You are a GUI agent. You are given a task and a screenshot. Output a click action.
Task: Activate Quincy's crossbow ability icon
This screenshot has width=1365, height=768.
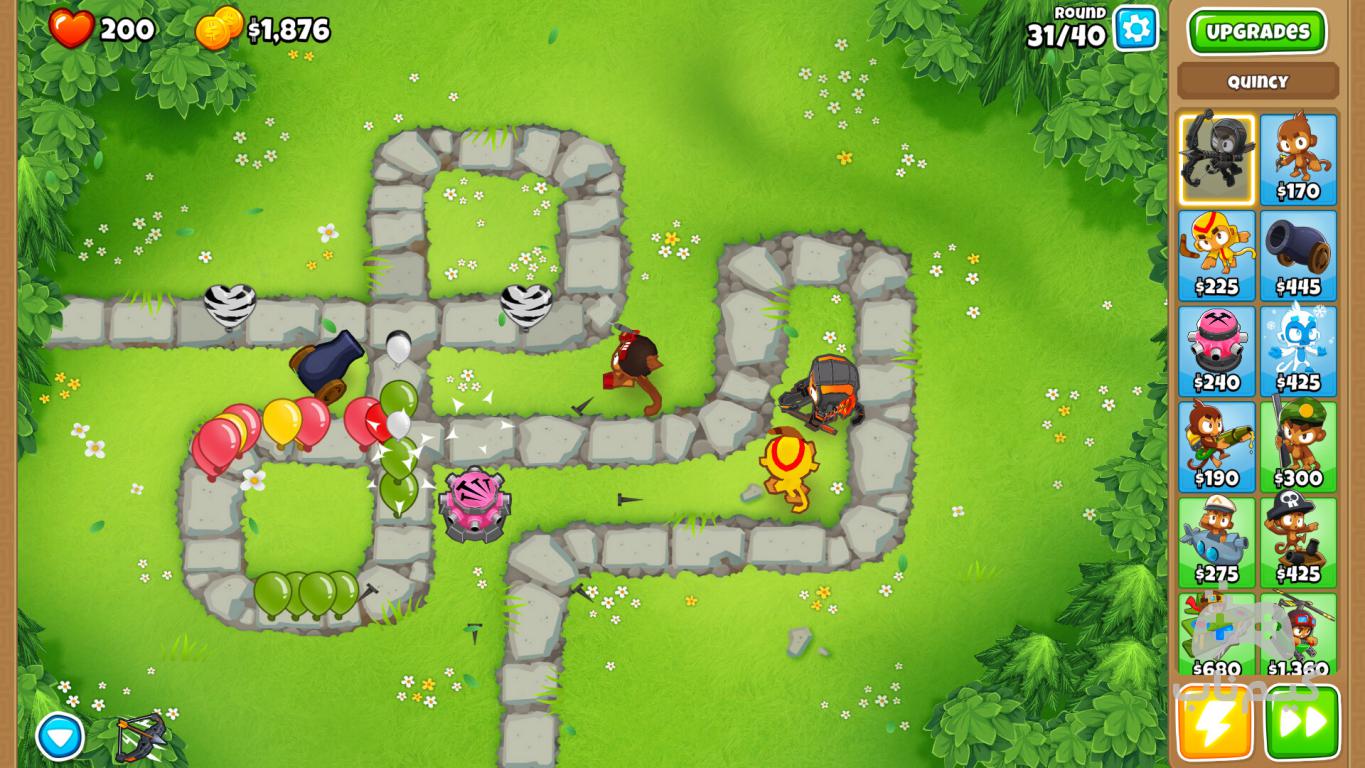point(140,738)
